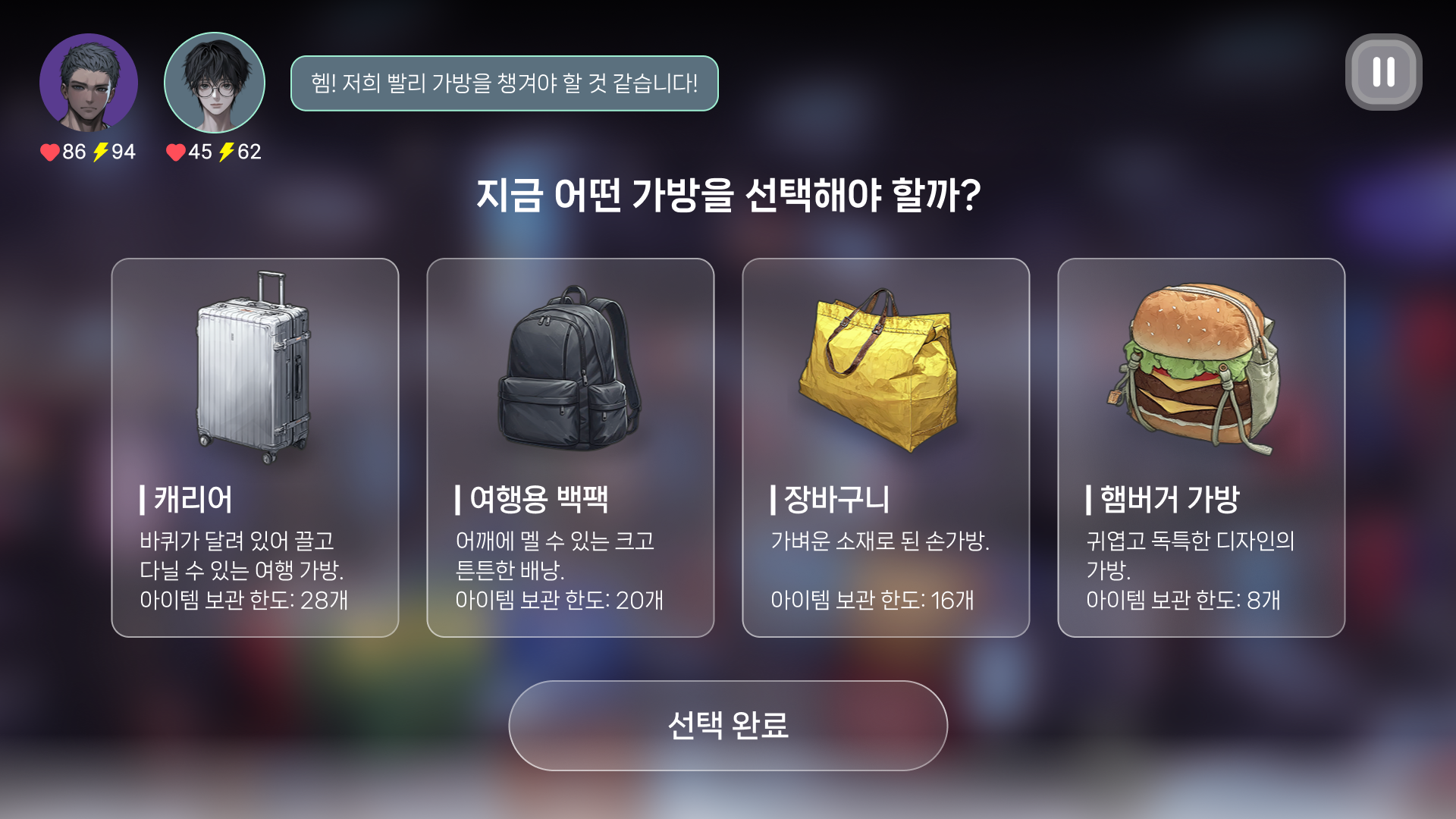
Task: Click the dialogue bubble about packing bags
Action: pyautogui.click(x=503, y=84)
